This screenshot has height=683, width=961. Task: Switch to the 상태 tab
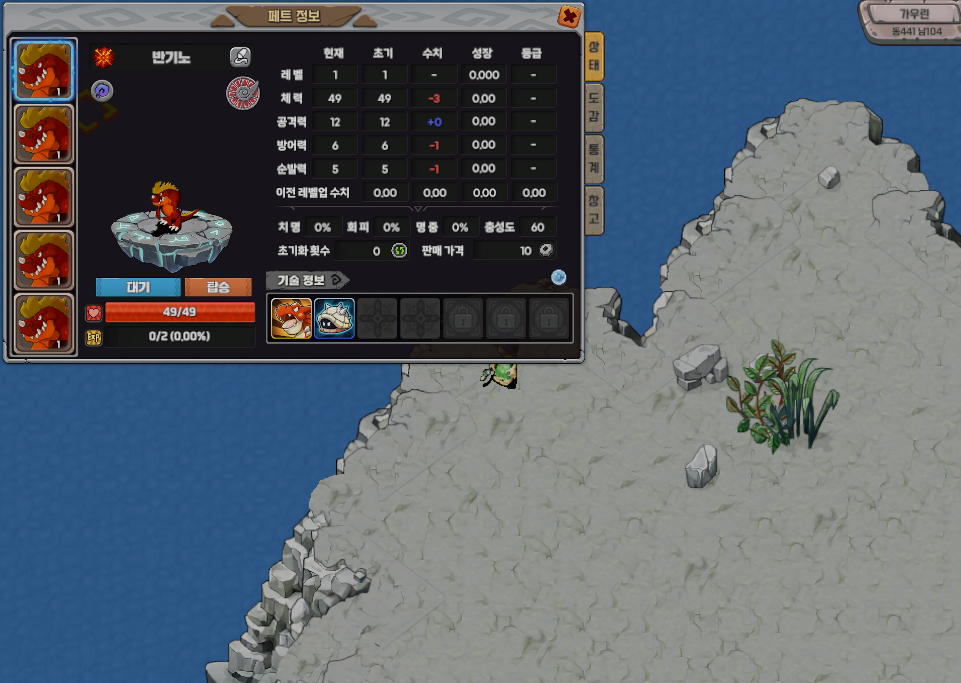594,56
